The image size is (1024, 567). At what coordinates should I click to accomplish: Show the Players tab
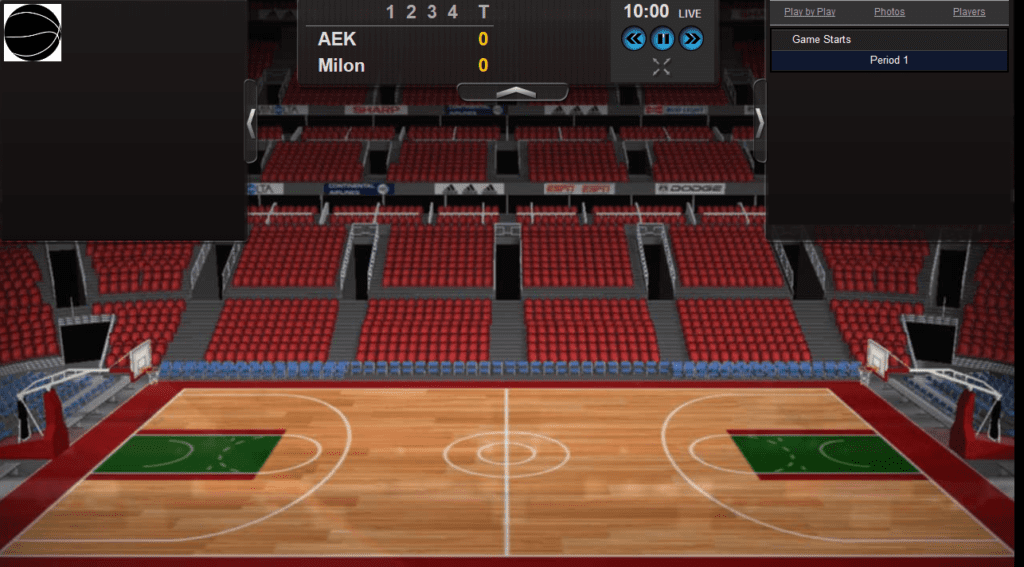(969, 12)
